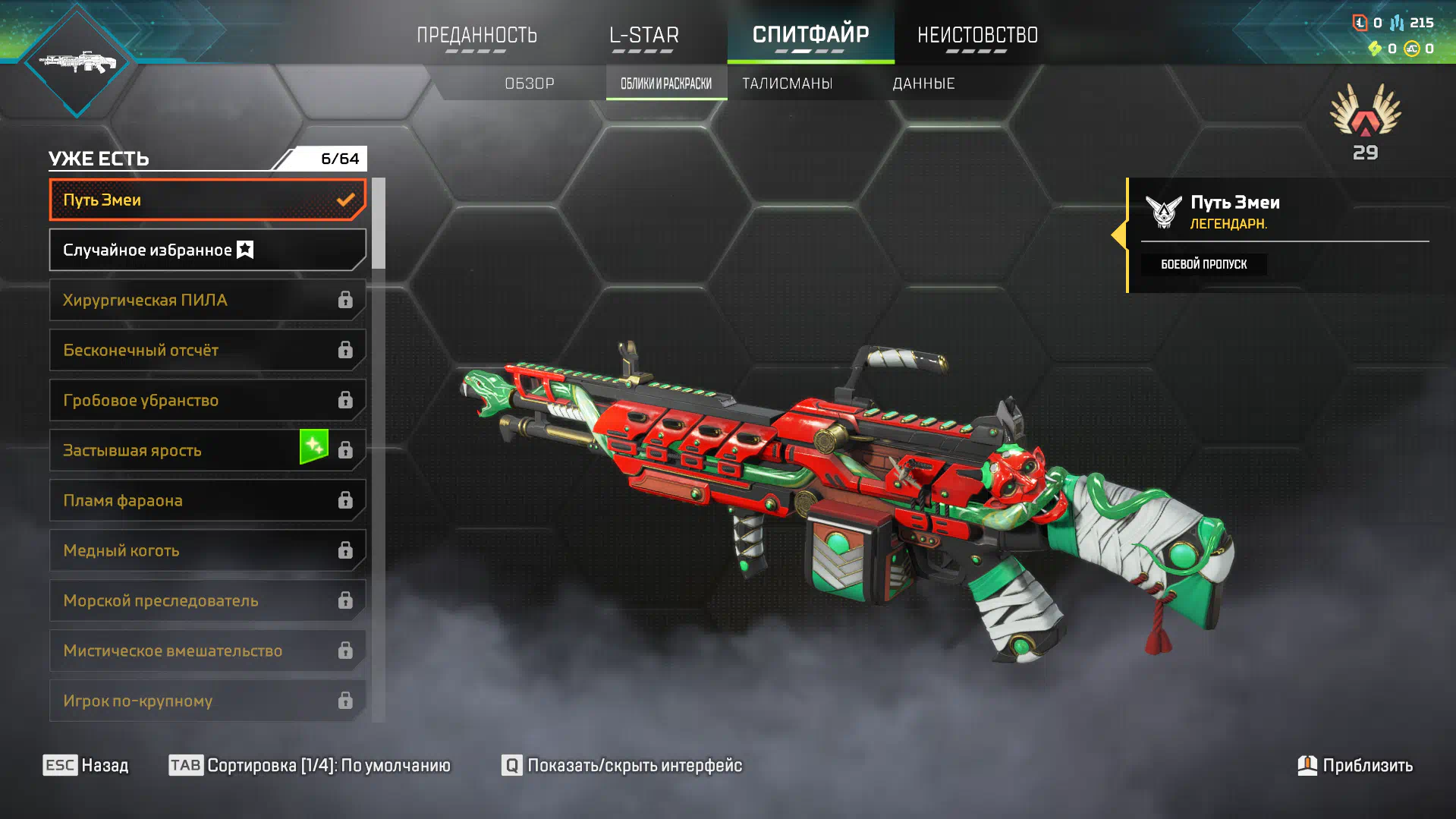
Task: Toggle Показать/скрыть интерфейс
Action: point(622,765)
